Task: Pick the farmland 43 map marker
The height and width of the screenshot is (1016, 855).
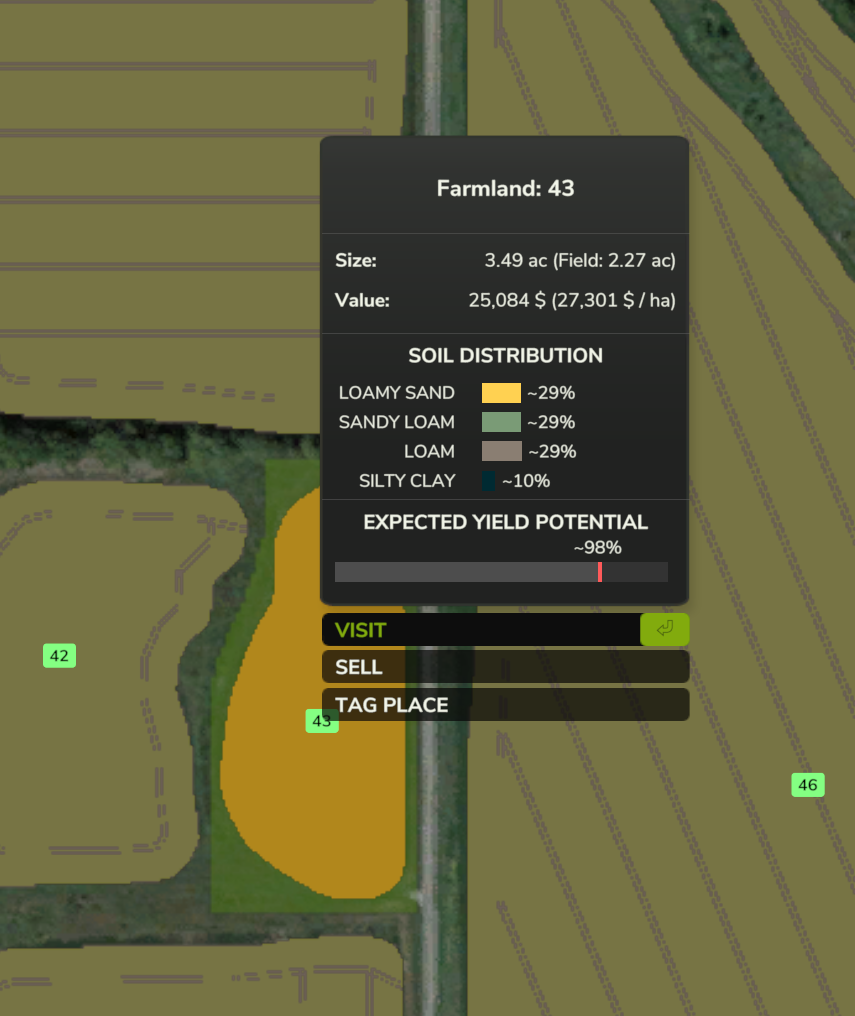Action: click(x=321, y=721)
